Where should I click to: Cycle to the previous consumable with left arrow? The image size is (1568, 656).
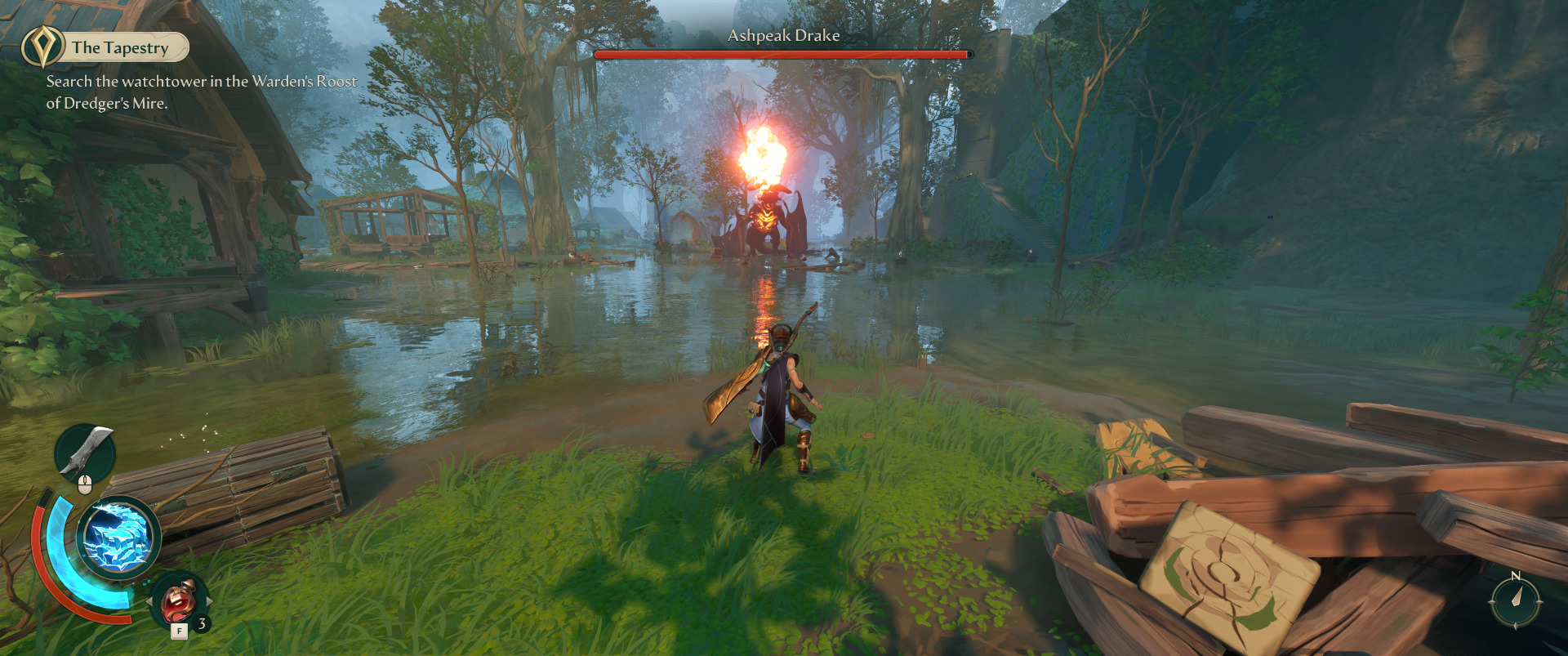[149, 601]
